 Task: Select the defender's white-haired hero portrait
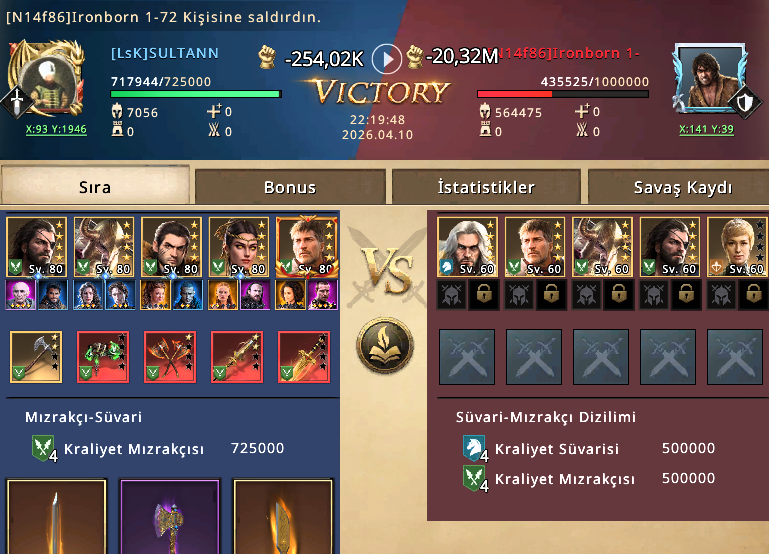[x=467, y=247]
